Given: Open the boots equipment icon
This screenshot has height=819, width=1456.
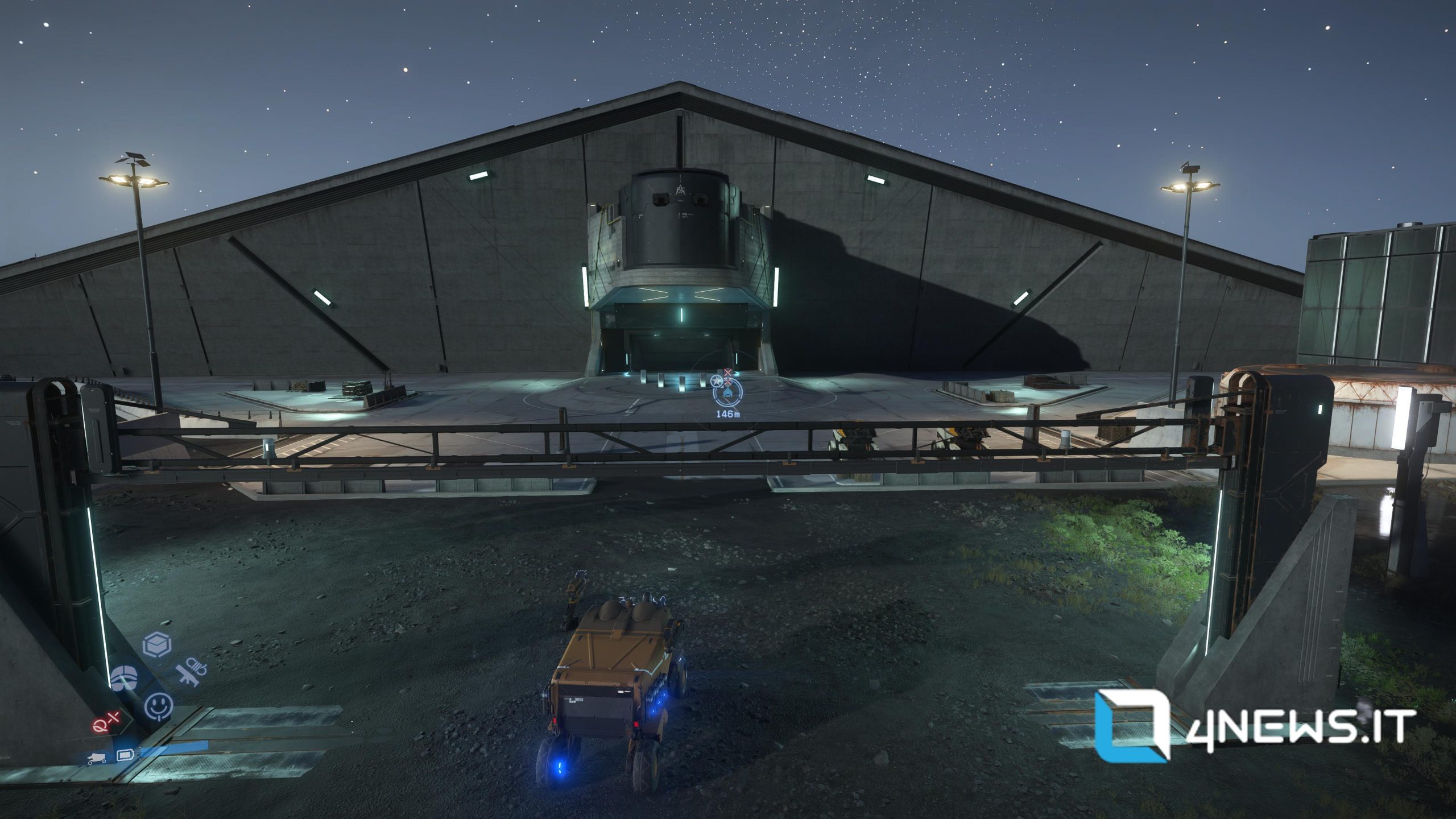Looking at the screenshot, I should [123, 678].
